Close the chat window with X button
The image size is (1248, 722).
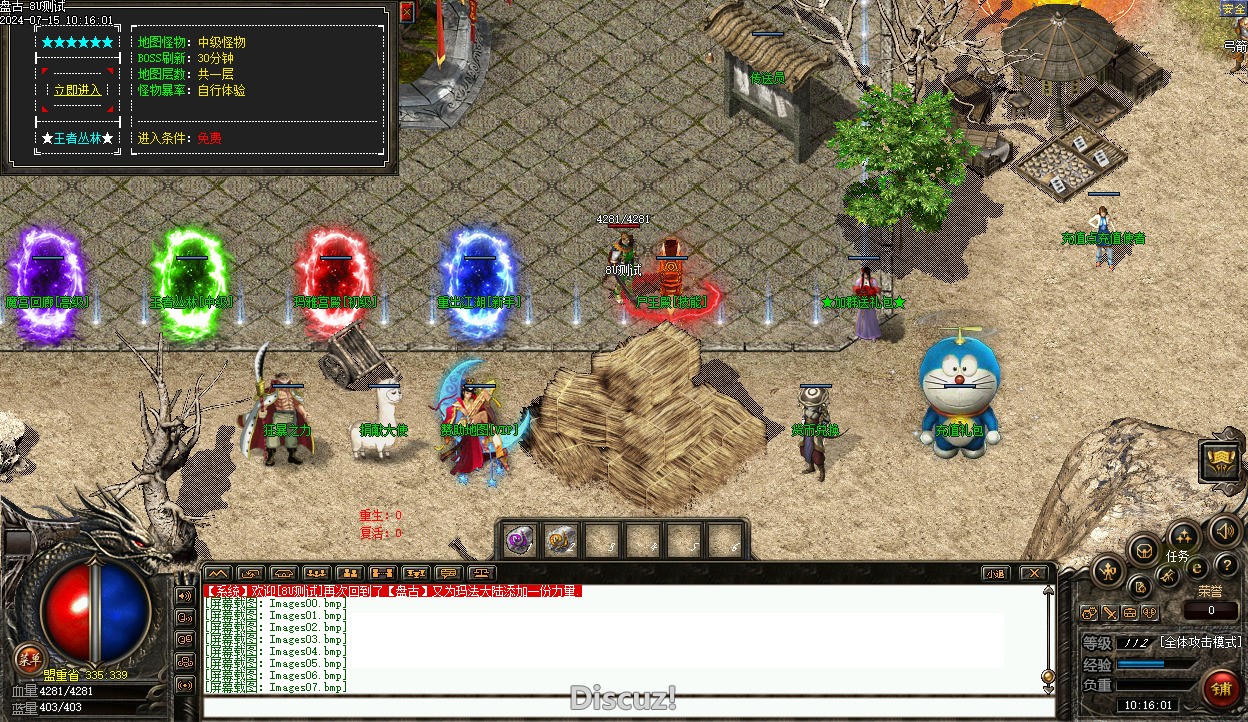[1033, 573]
